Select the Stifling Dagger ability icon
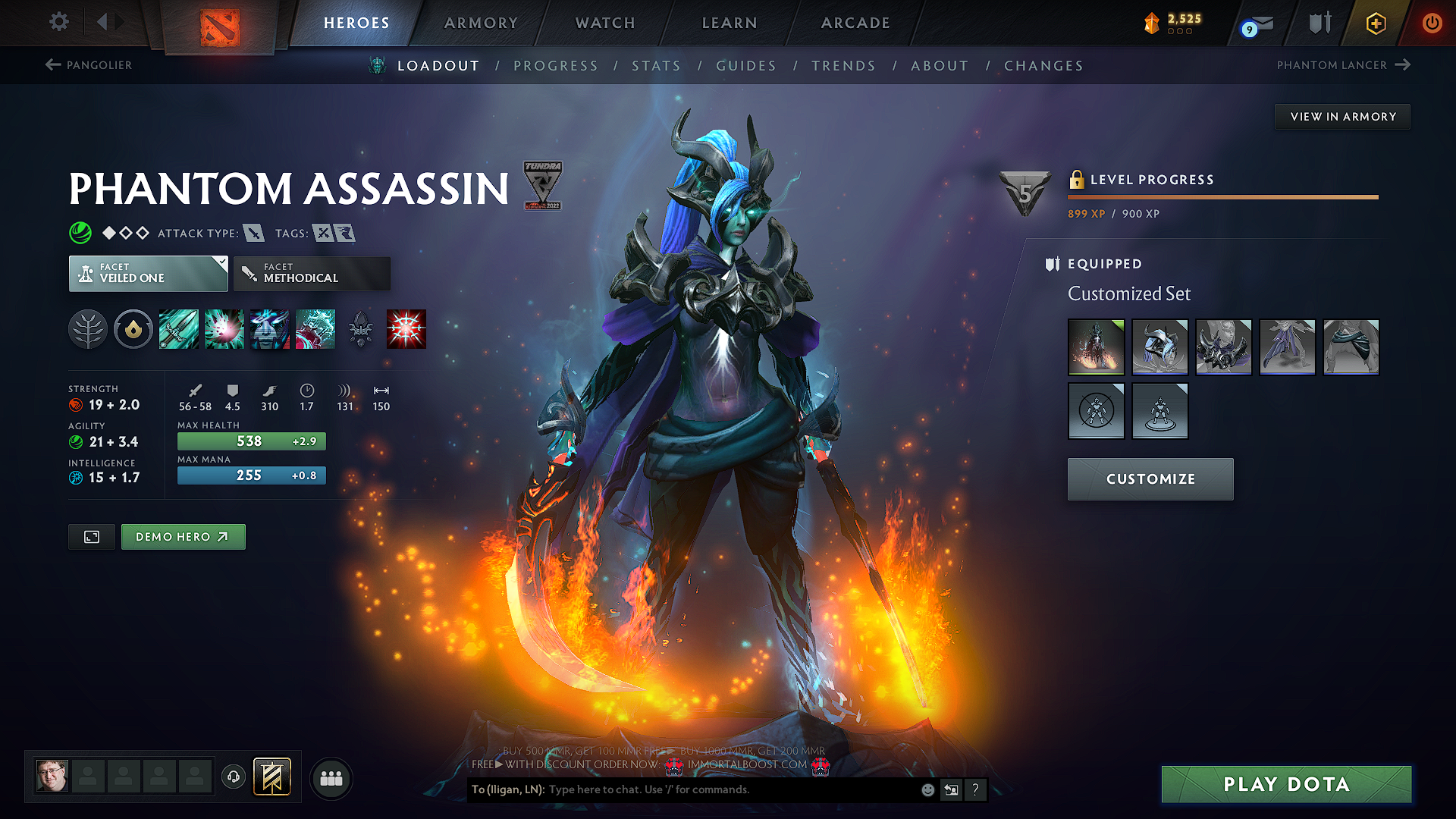 [179, 329]
